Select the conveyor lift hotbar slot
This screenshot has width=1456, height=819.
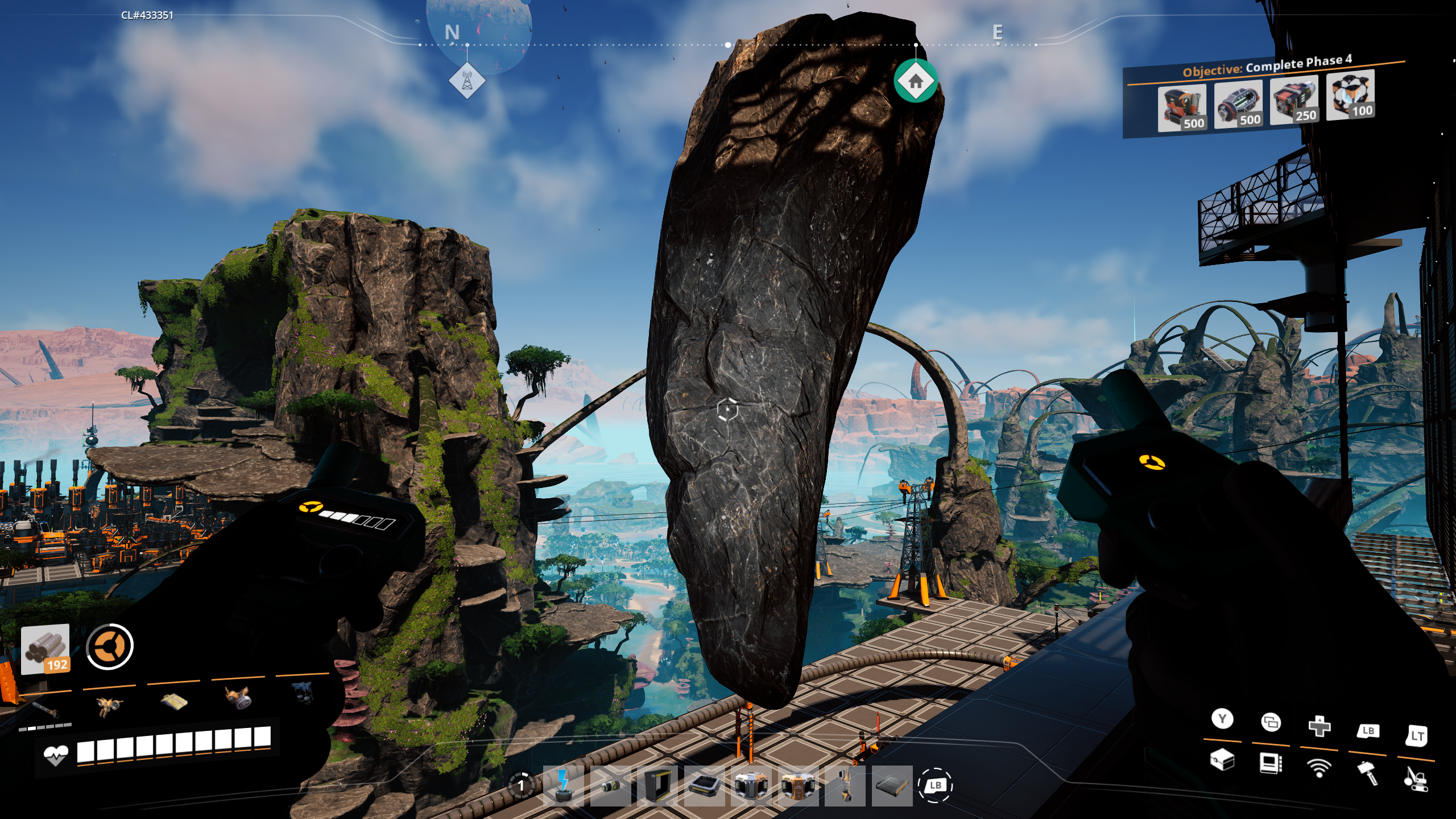(x=845, y=785)
